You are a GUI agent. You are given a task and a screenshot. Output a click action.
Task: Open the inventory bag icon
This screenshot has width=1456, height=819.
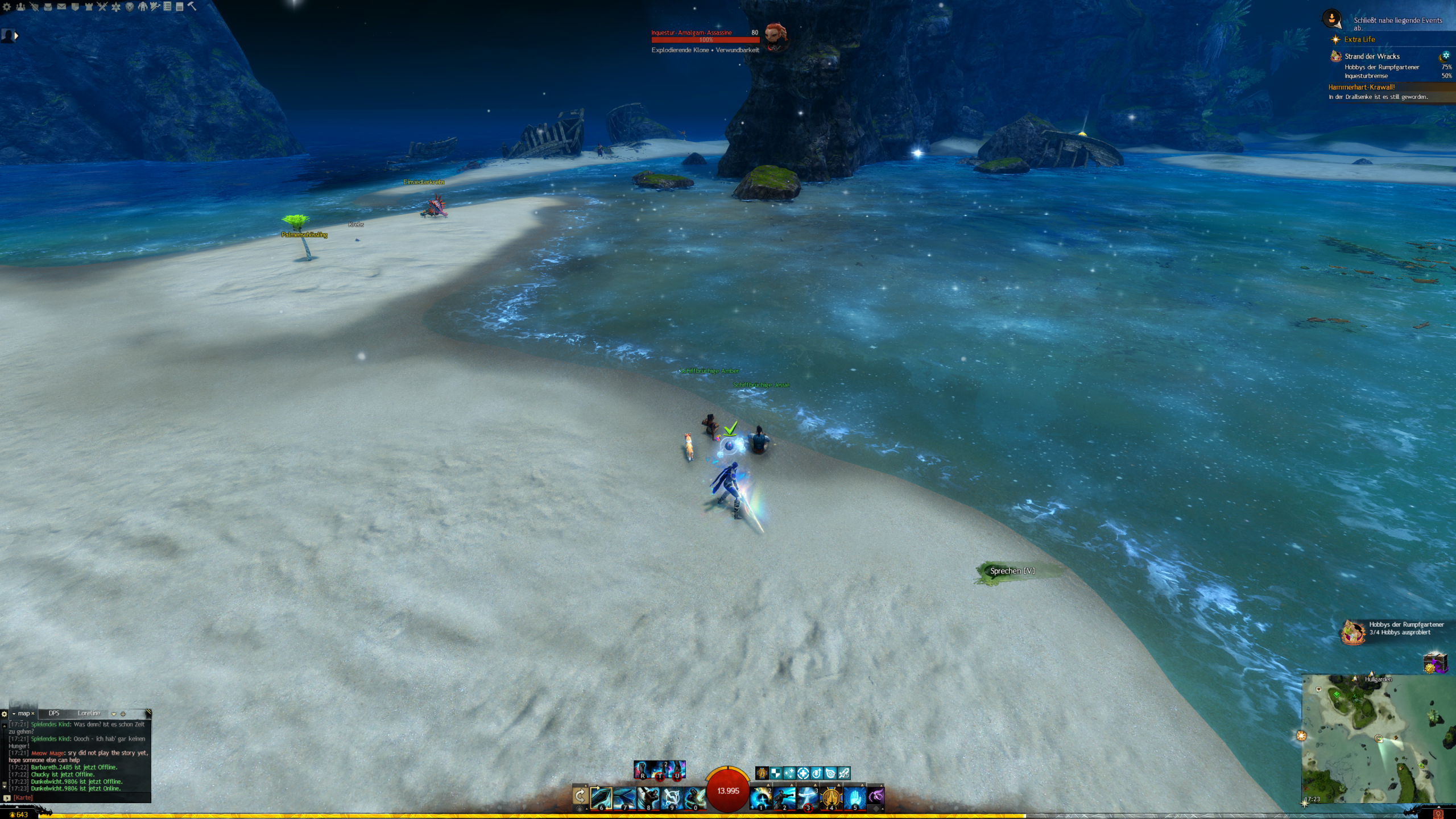48,7
